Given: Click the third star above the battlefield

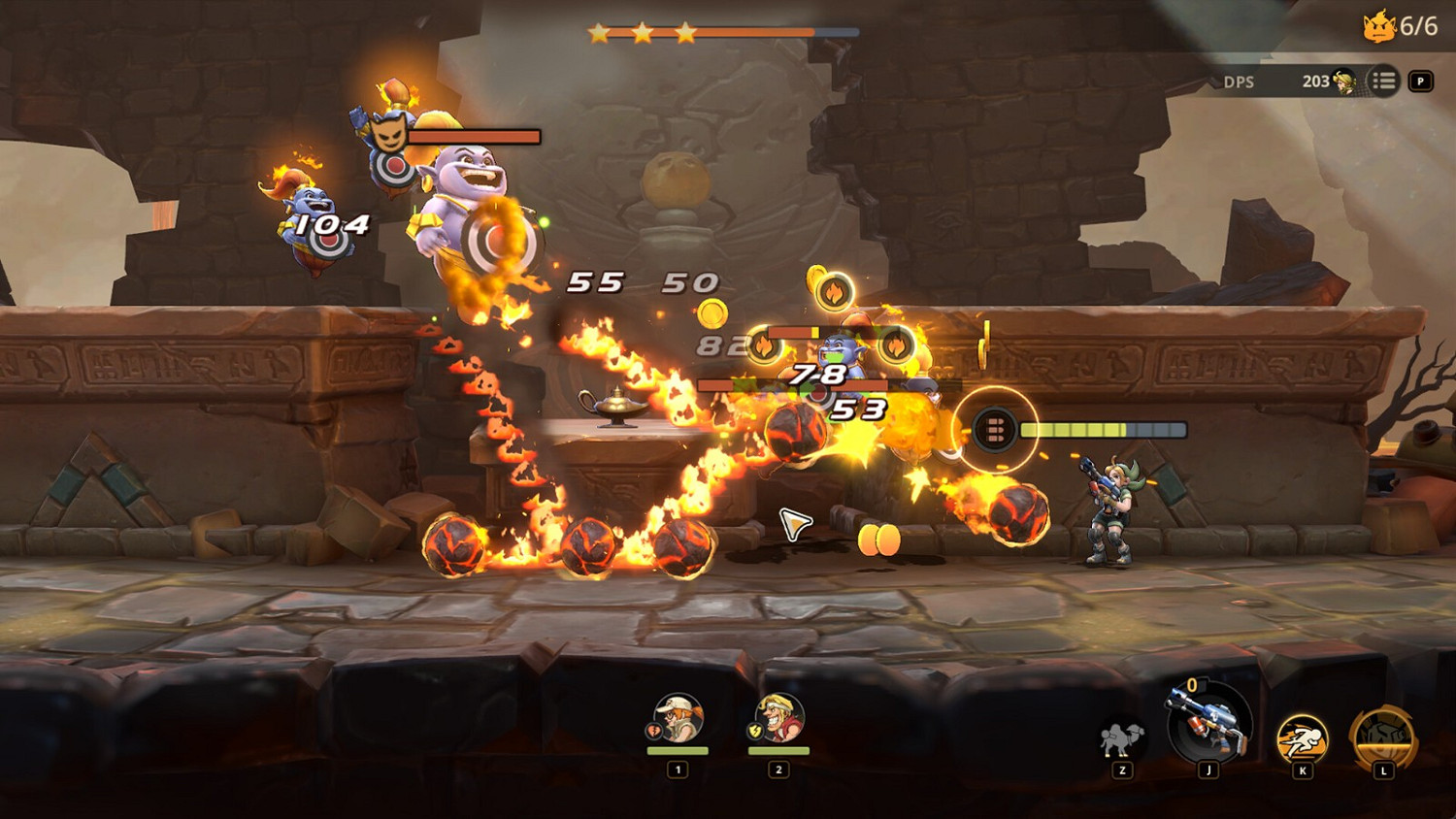Looking at the screenshot, I should [688, 31].
